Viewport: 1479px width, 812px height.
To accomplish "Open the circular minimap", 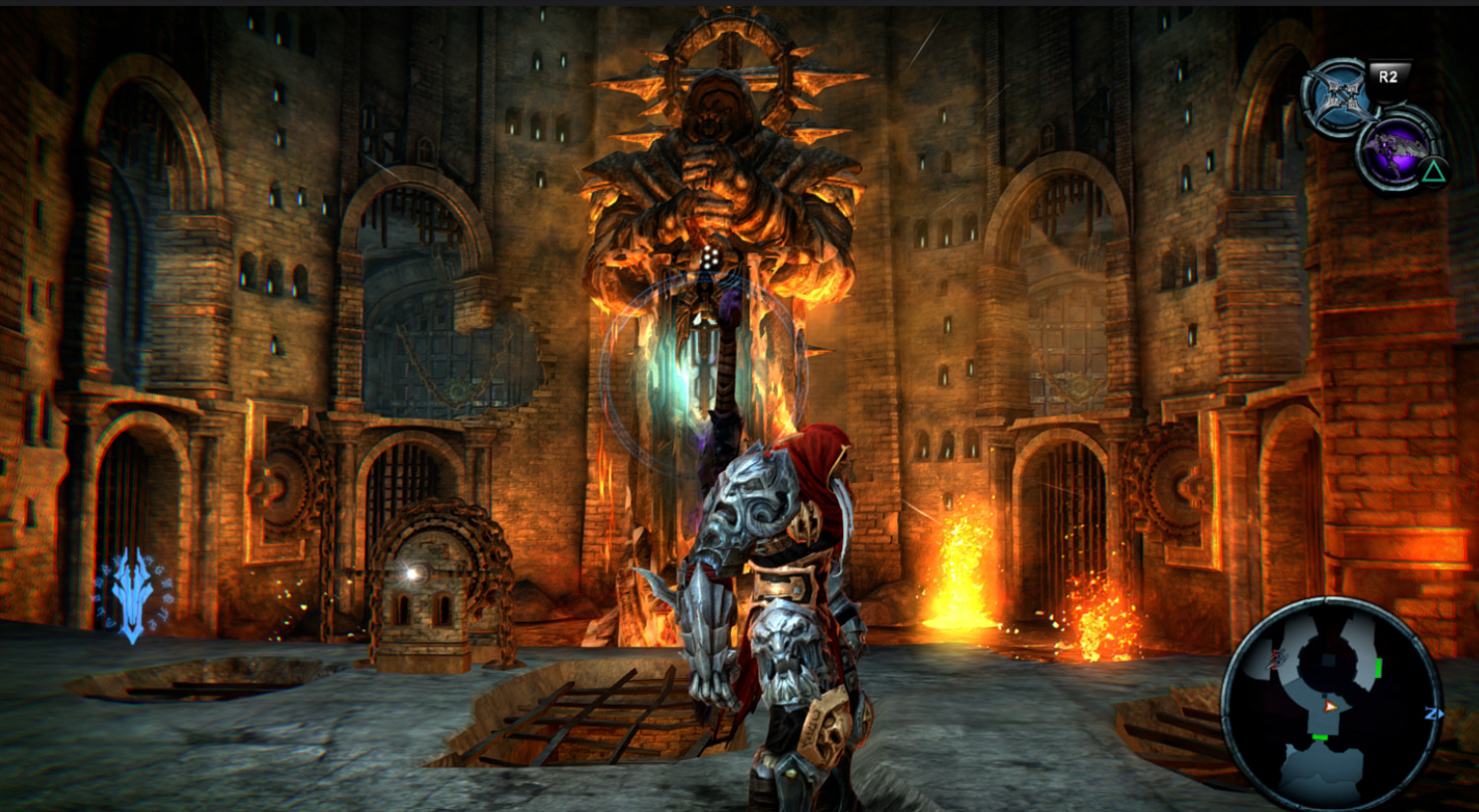I will pos(1331,704).
